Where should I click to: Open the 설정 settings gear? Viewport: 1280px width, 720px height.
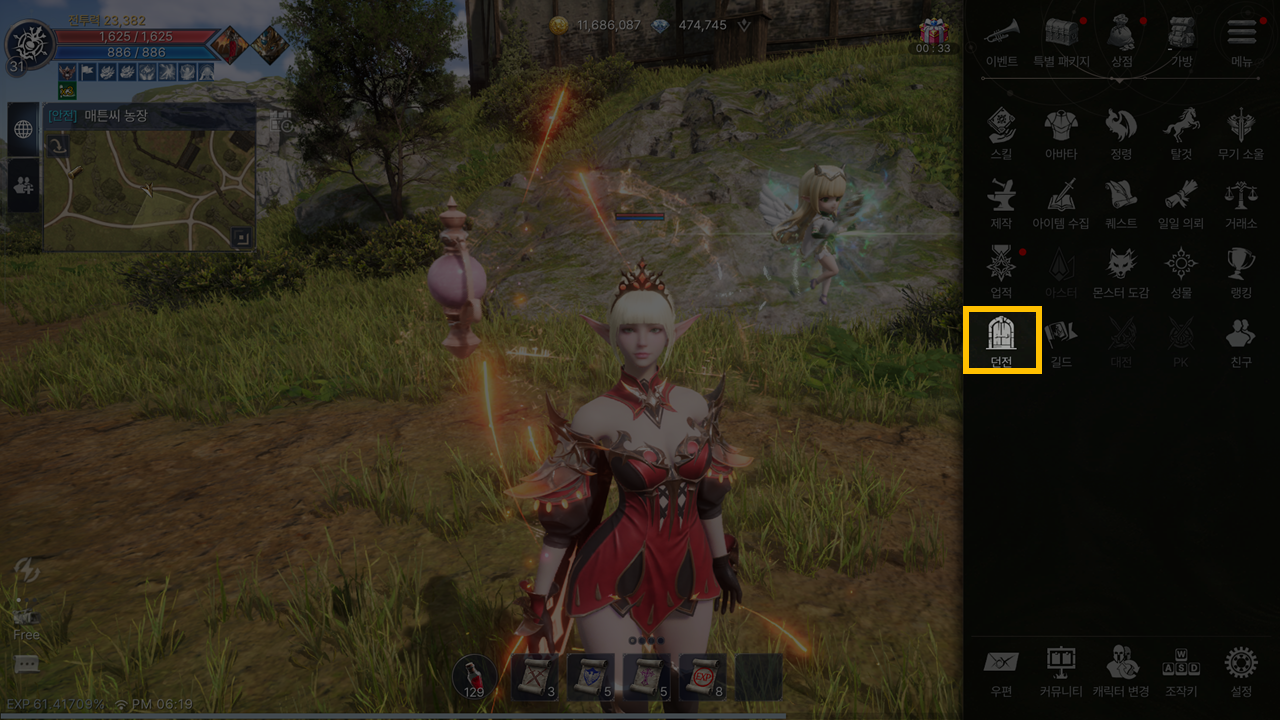click(x=1241, y=670)
